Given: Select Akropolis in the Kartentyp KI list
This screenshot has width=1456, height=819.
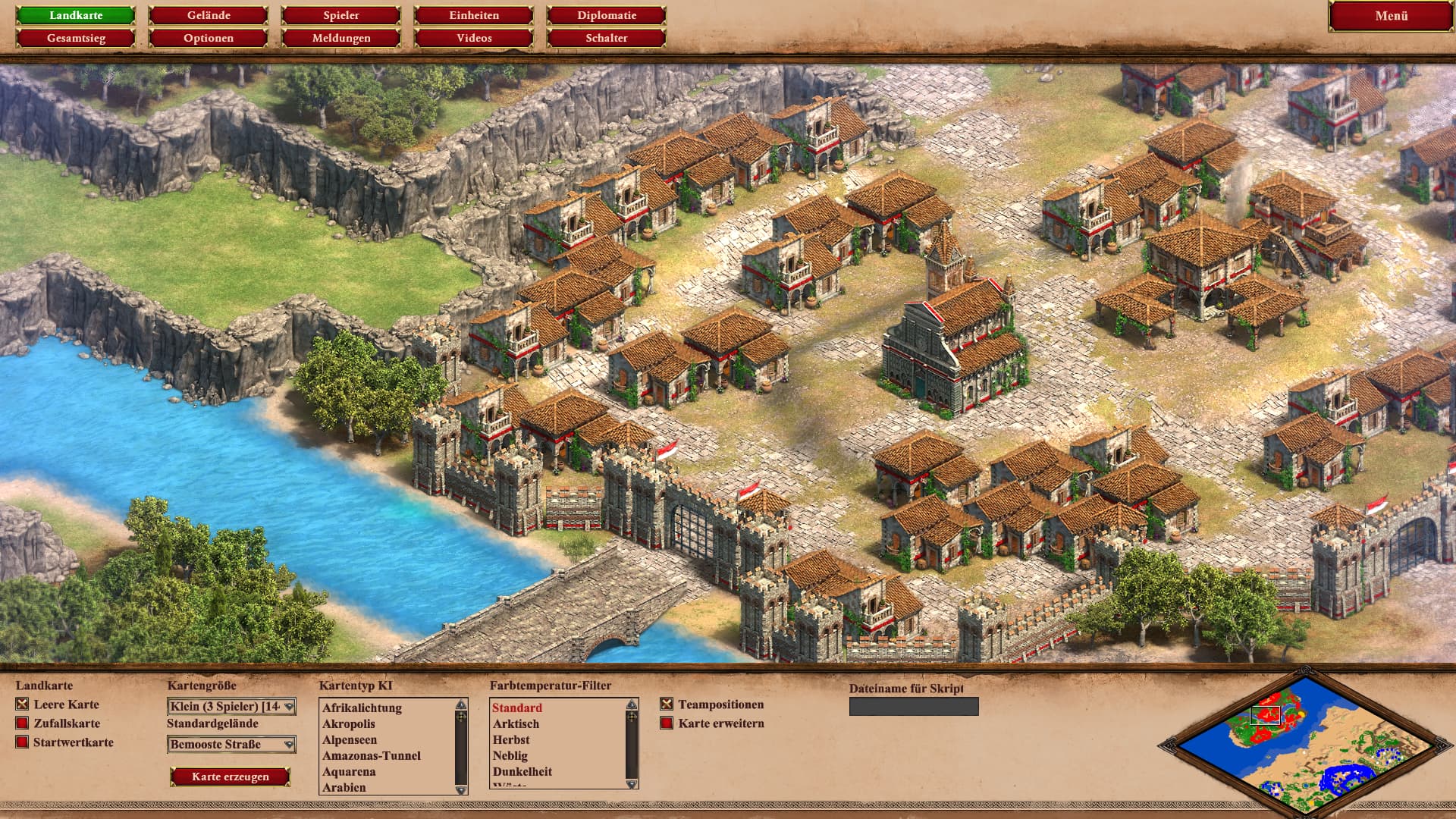Looking at the screenshot, I should point(349,723).
